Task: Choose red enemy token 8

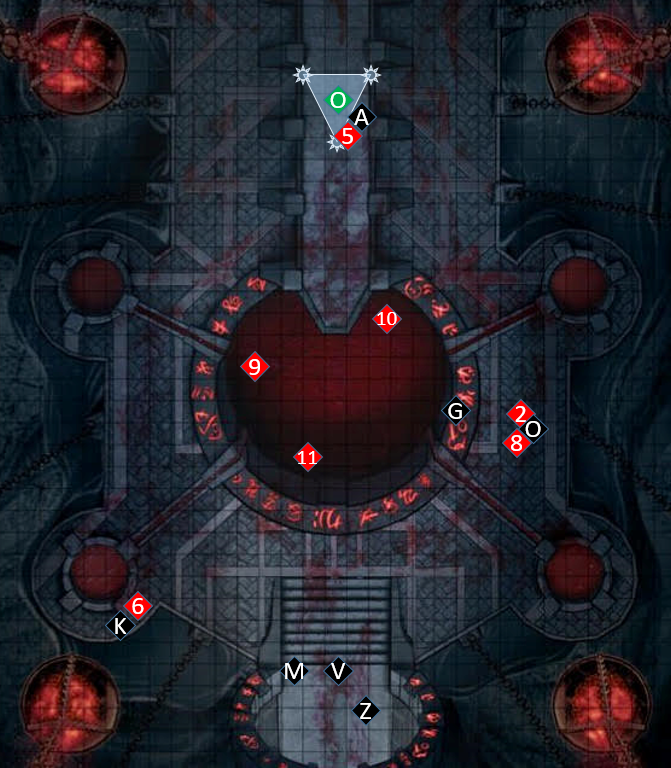Action: (x=516, y=443)
